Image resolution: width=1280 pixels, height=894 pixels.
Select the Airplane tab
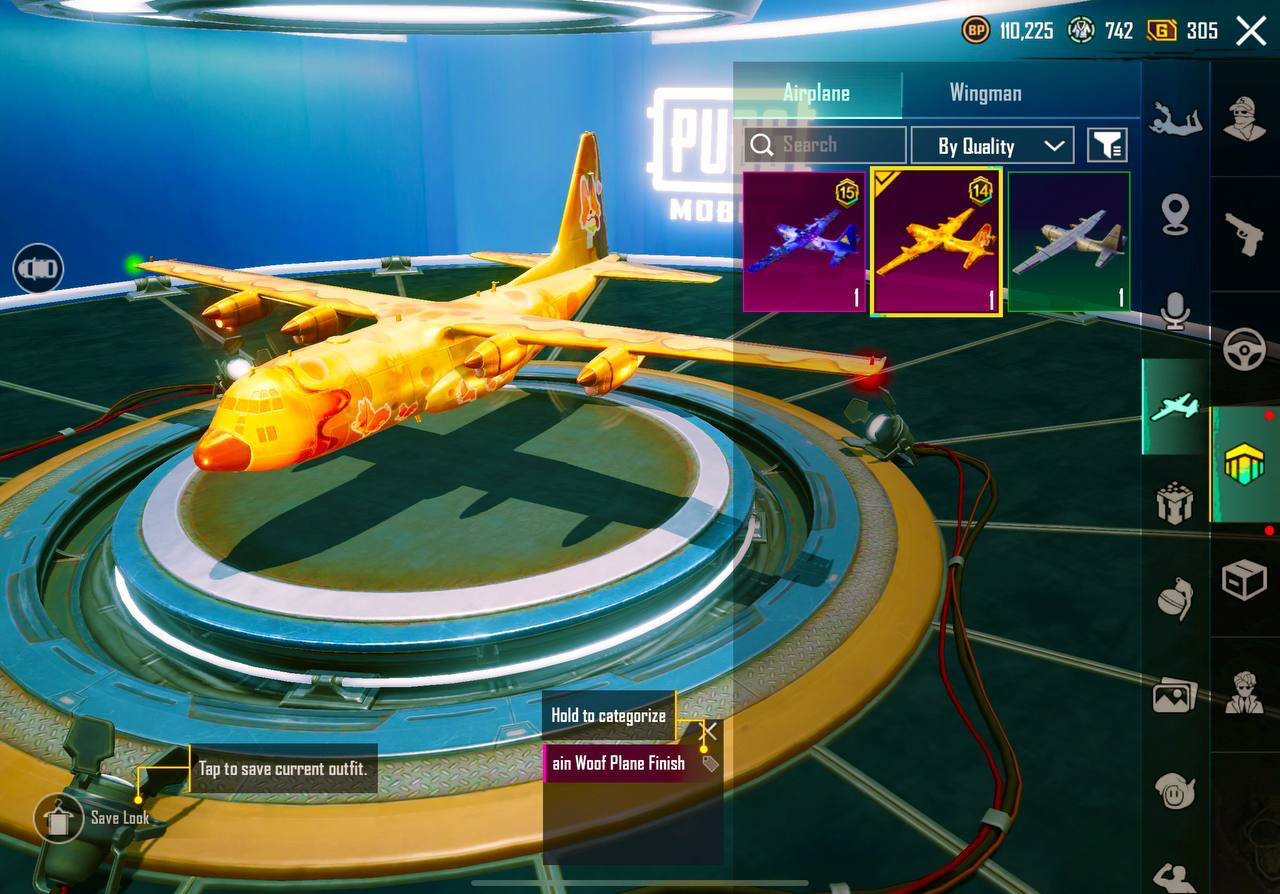(816, 93)
